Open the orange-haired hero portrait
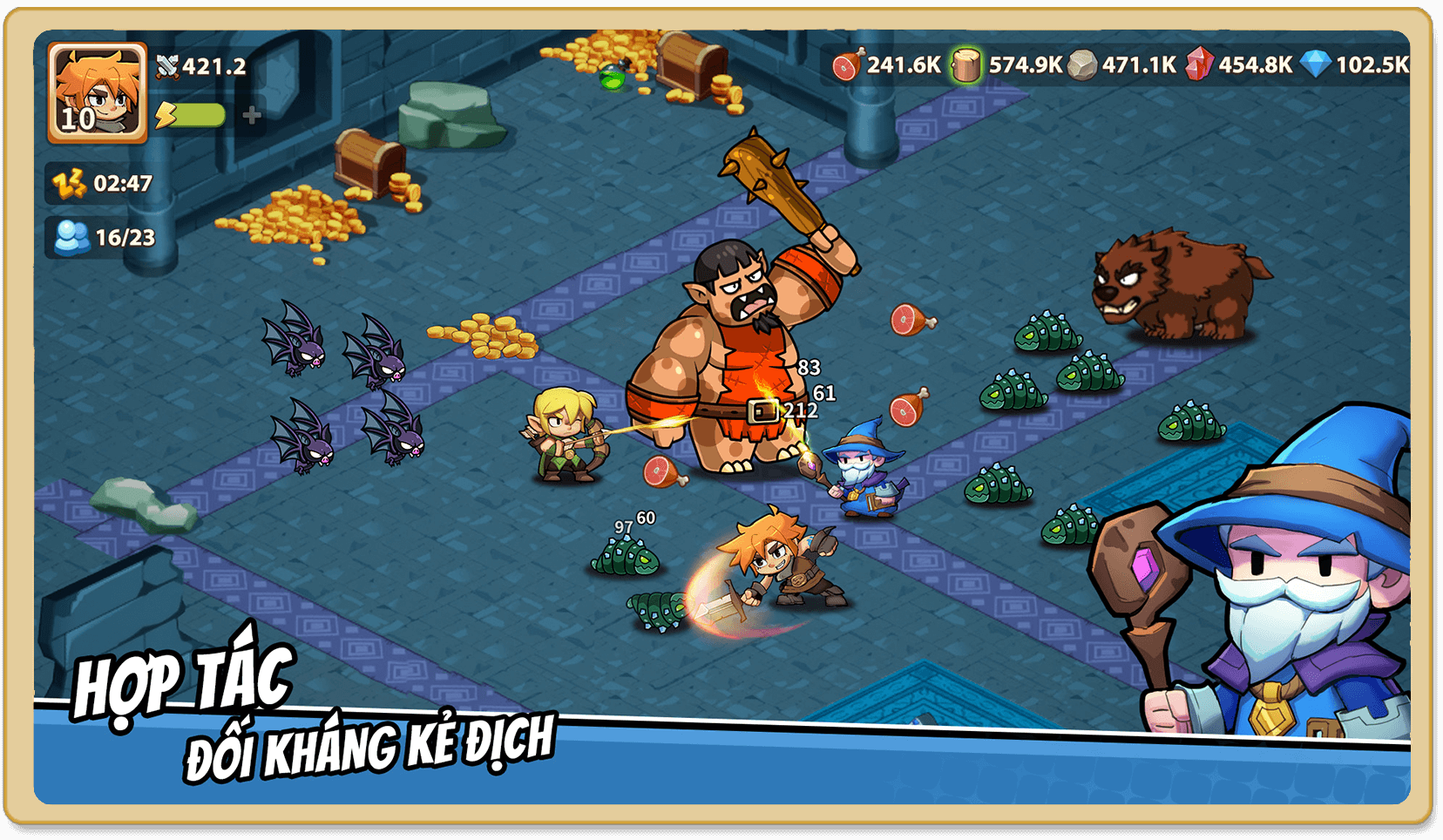The width and height of the screenshot is (1443, 840). click(97, 91)
